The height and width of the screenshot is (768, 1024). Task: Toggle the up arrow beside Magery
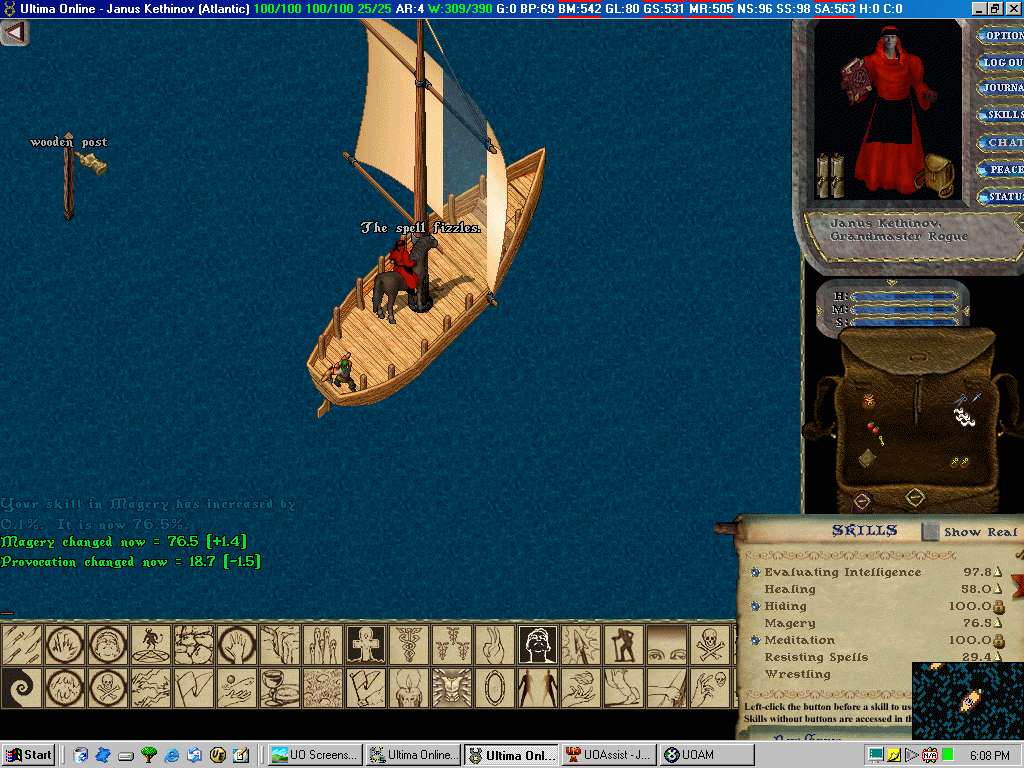997,624
